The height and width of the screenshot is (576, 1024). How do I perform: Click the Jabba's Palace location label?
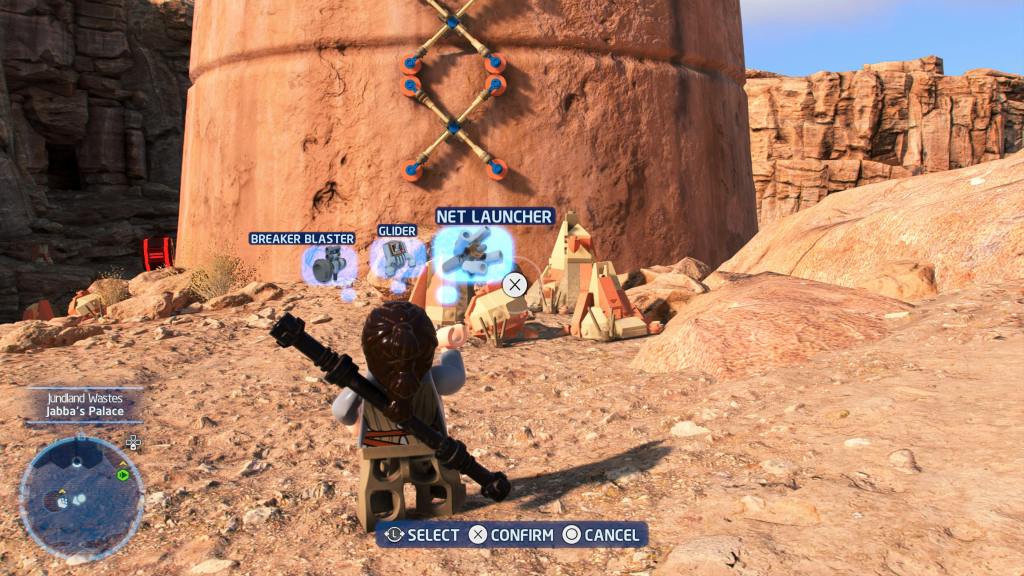84,409
